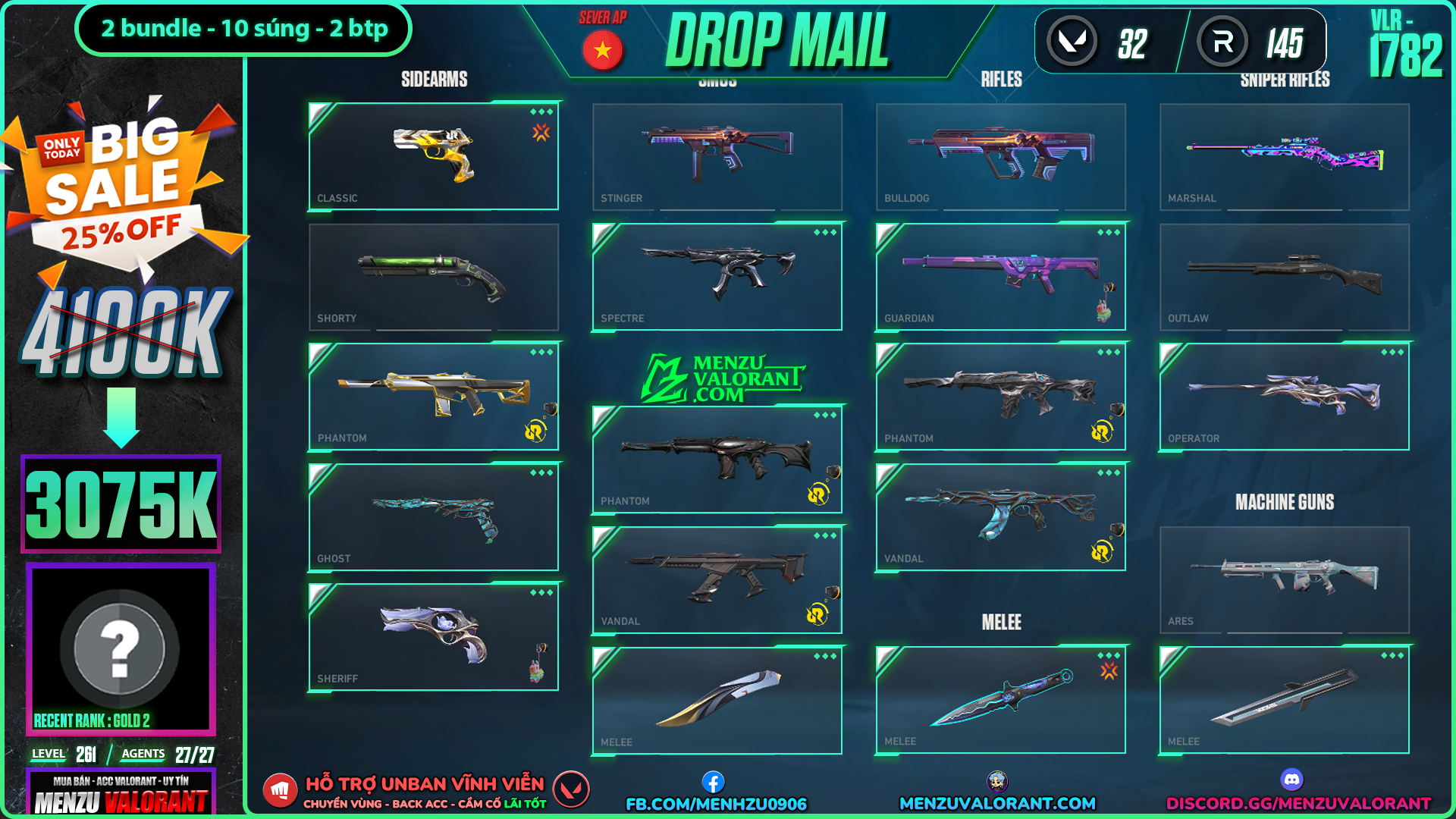This screenshot has height=819, width=1456.
Task: Open the neon Marshal skin tile
Action: 1285,156
